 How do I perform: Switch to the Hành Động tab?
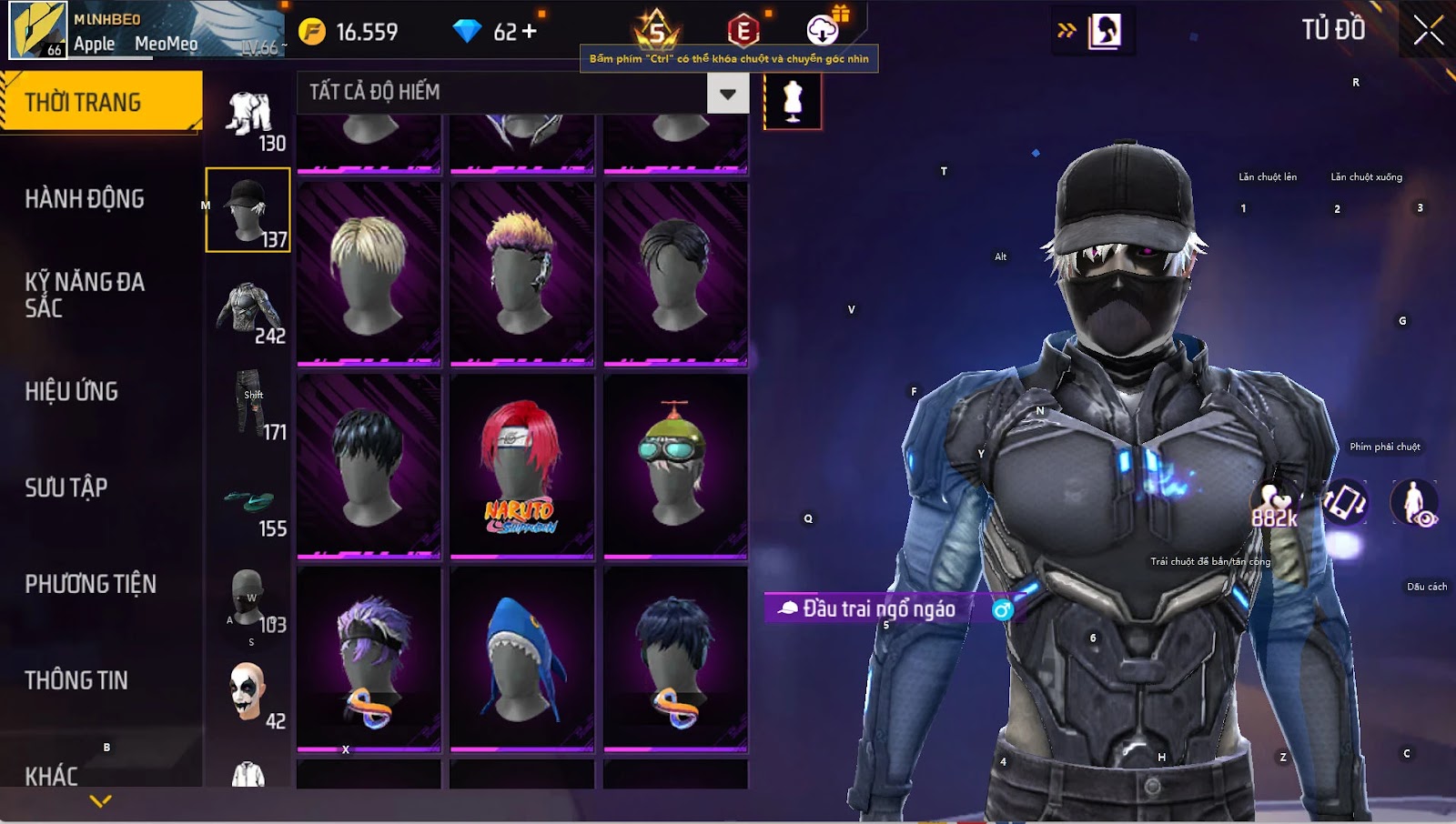coord(85,198)
